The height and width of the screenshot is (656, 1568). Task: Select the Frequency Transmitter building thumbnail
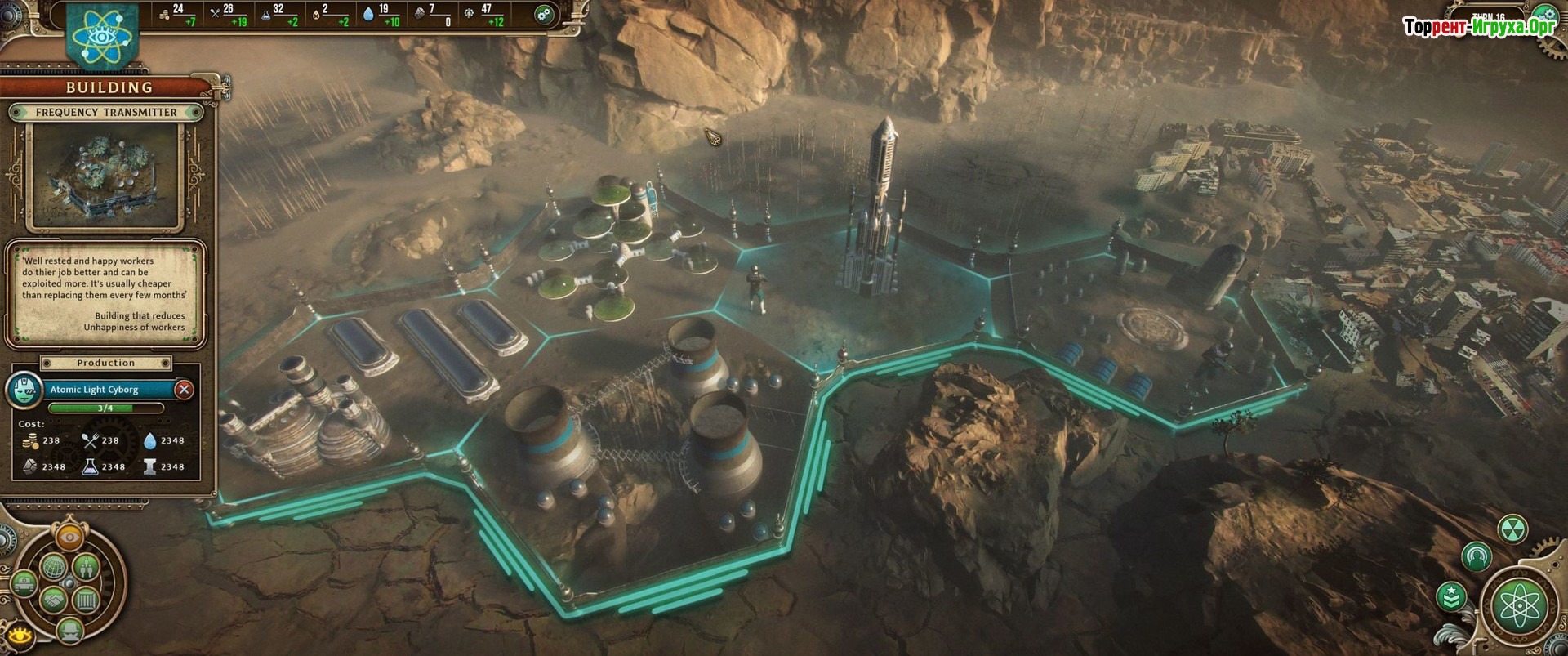coord(105,175)
